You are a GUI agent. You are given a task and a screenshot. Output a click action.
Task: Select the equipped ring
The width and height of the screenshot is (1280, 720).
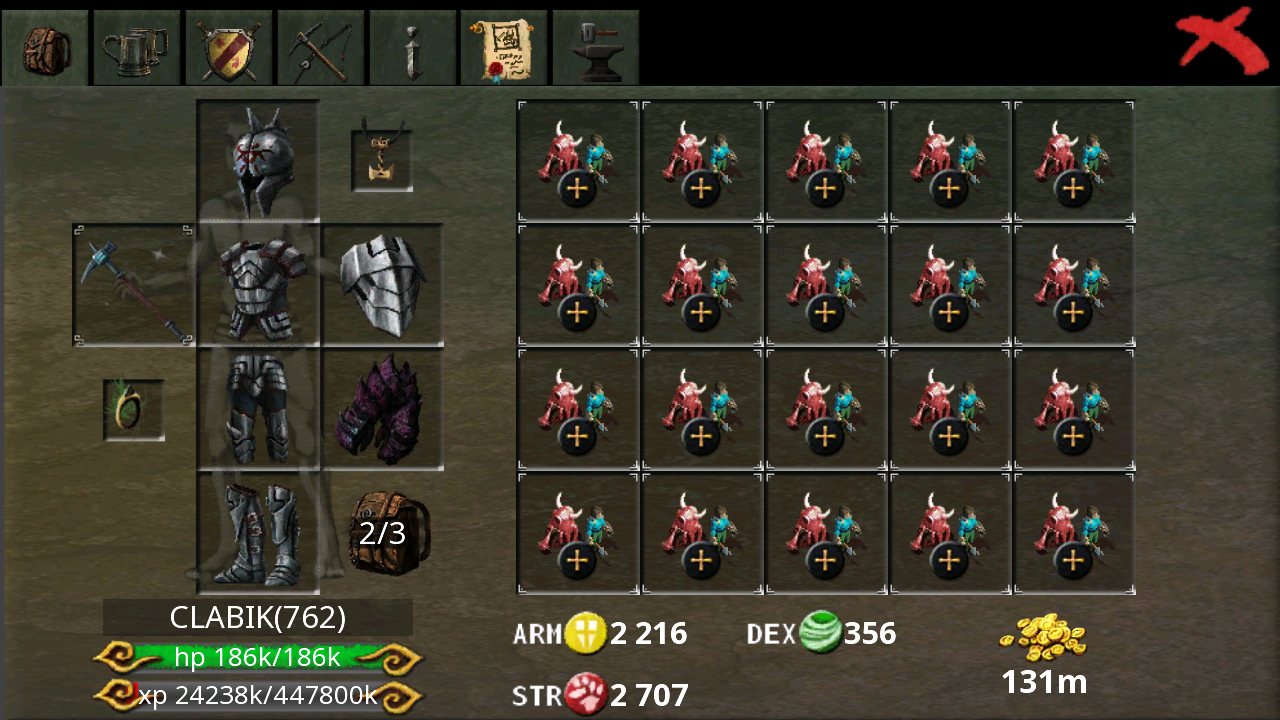tap(133, 410)
